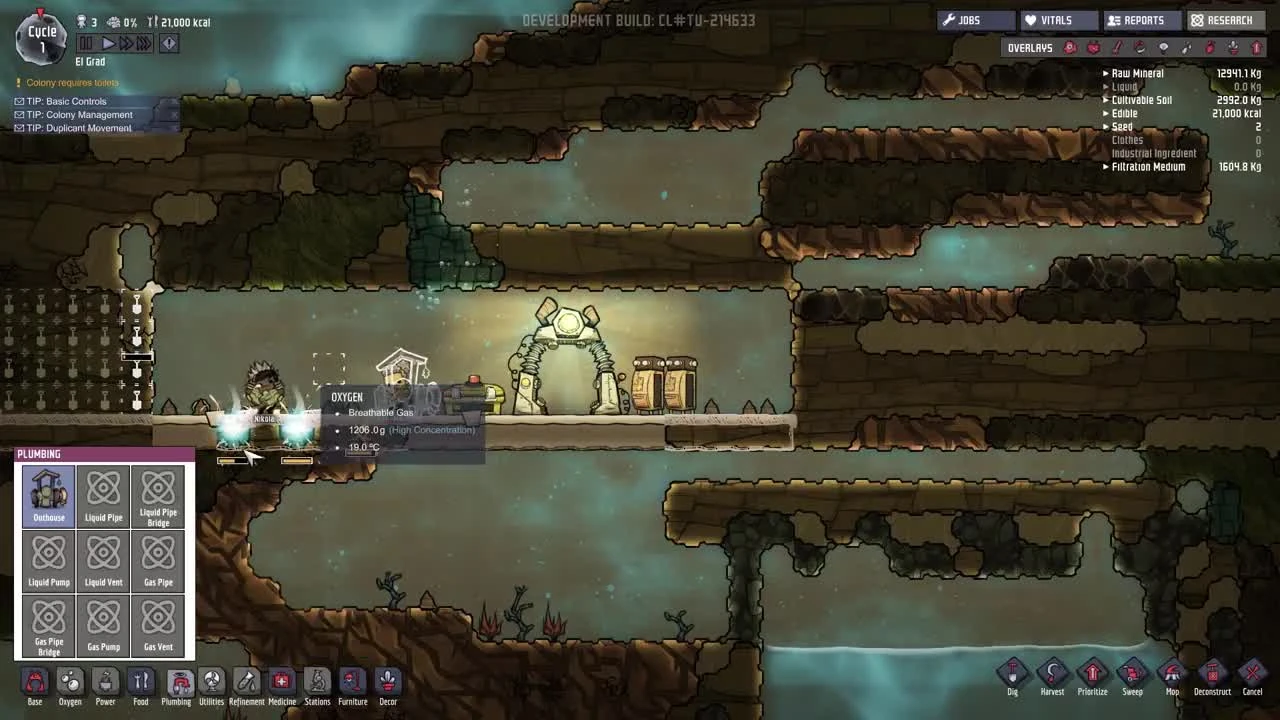
Task: Select the Liquid Pump build option
Action: (48, 561)
